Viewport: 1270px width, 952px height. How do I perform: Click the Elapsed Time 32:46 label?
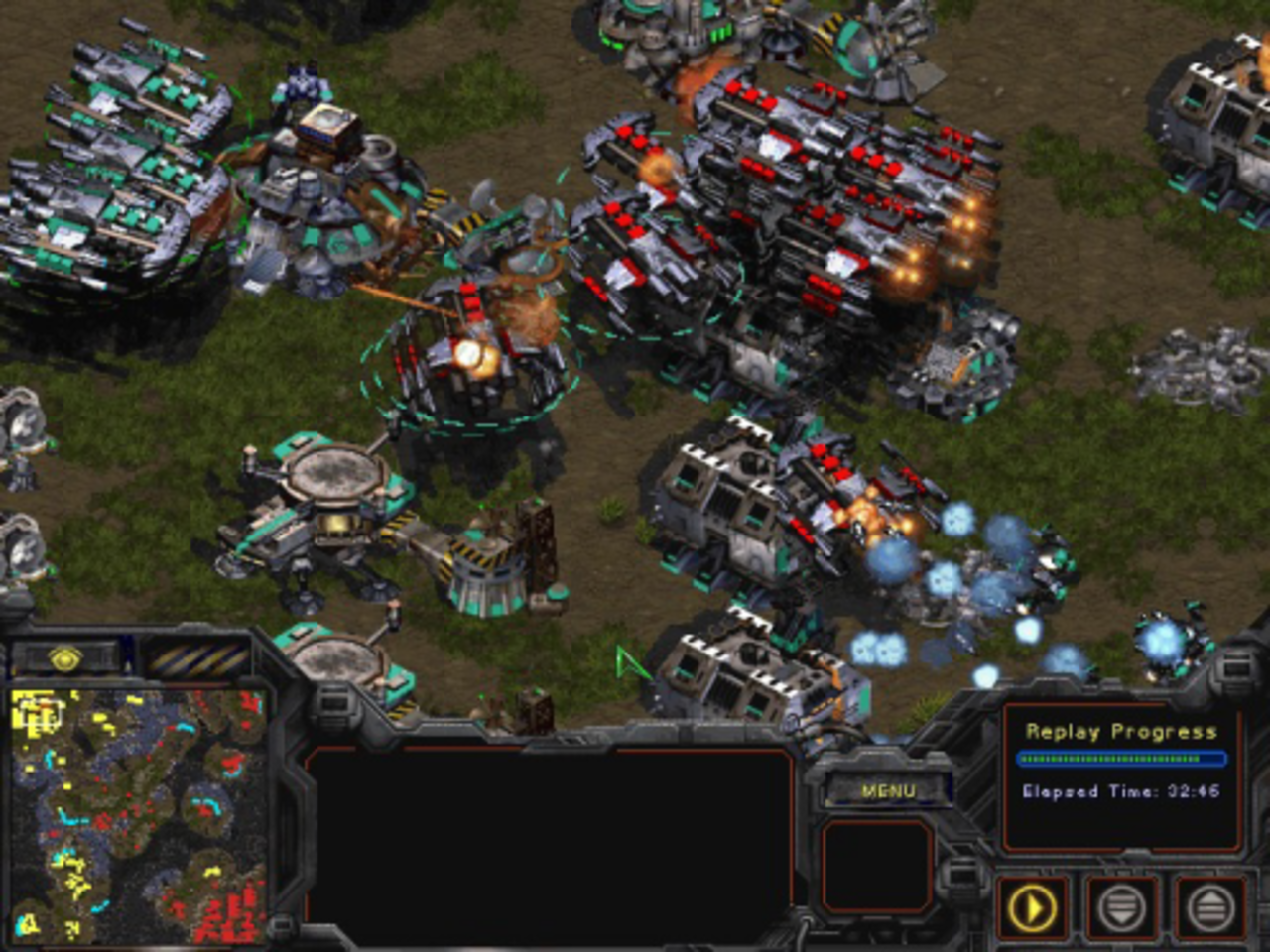point(1121,792)
